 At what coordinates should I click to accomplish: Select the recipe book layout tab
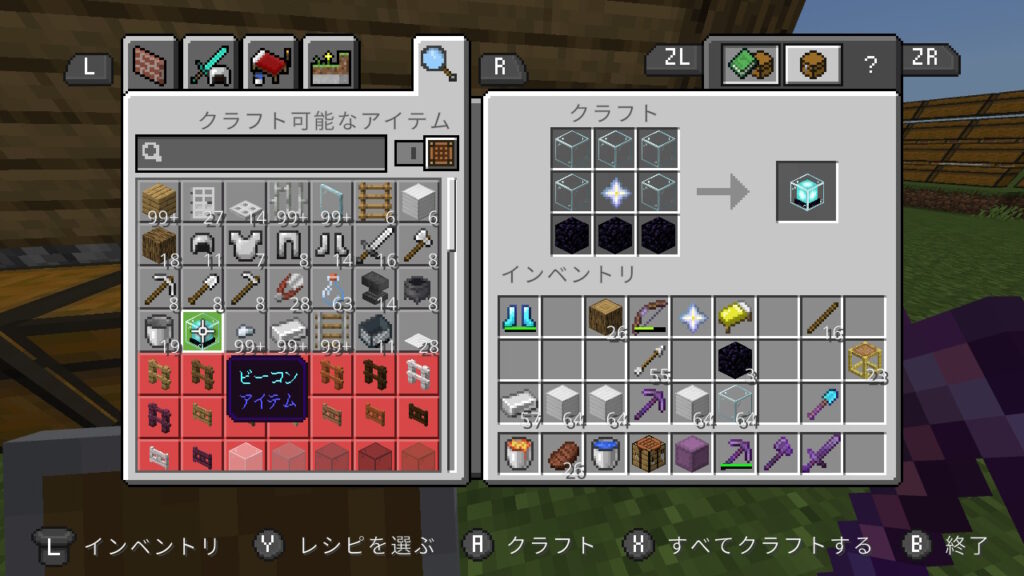point(750,64)
